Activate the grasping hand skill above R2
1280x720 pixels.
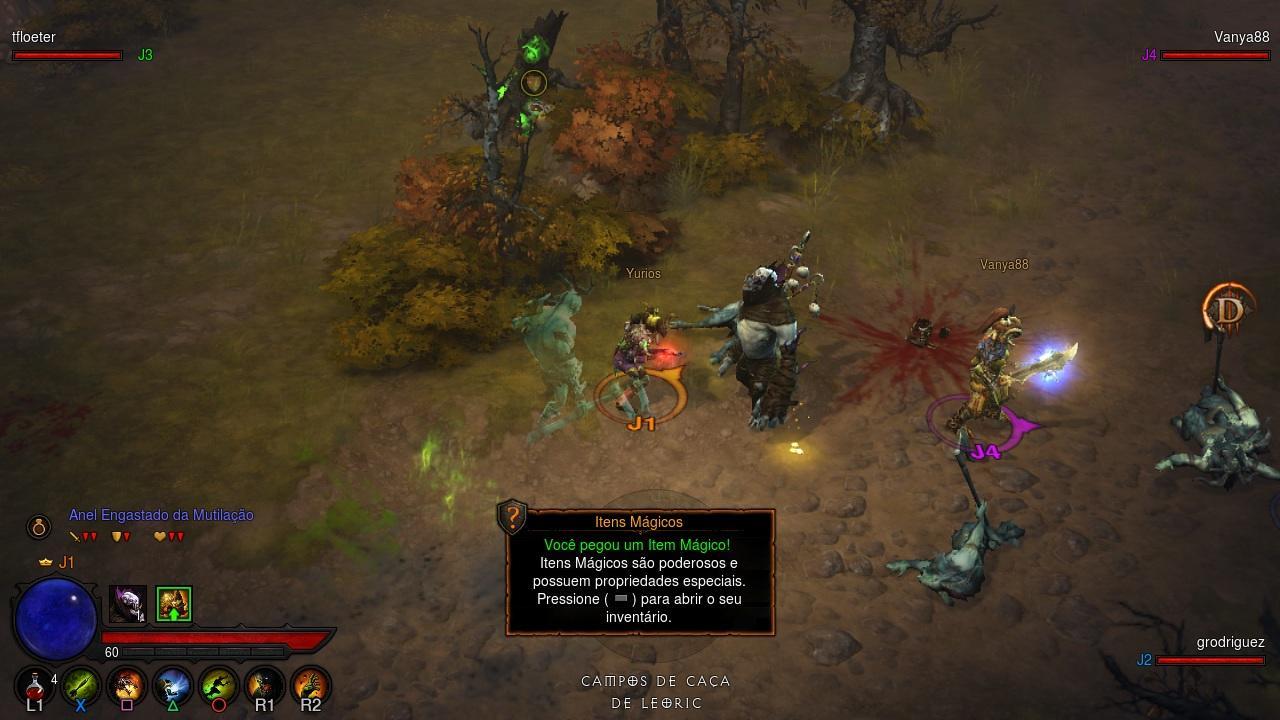click(x=311, y=687)
